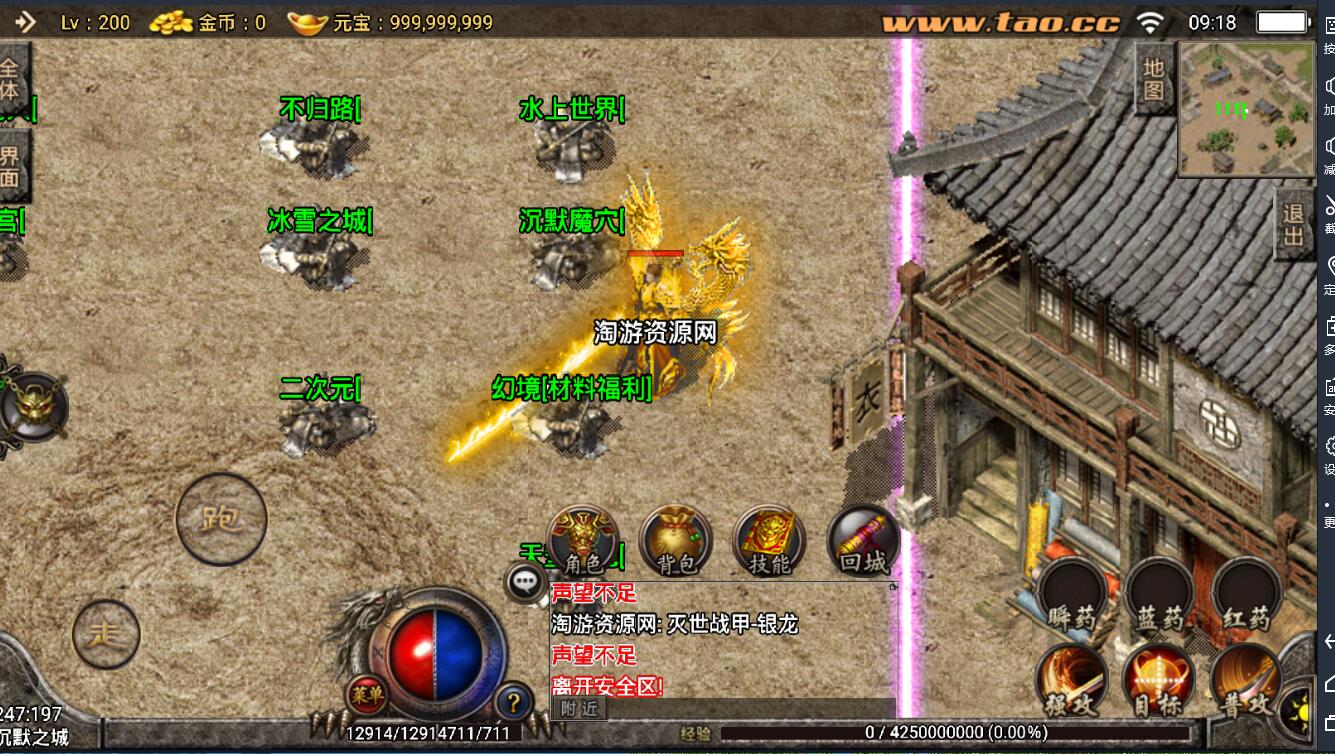The height and width of the screenshot is (754, 1335).
Task: Click the minimap in the corner
Action: click(x=1244, y=109)
